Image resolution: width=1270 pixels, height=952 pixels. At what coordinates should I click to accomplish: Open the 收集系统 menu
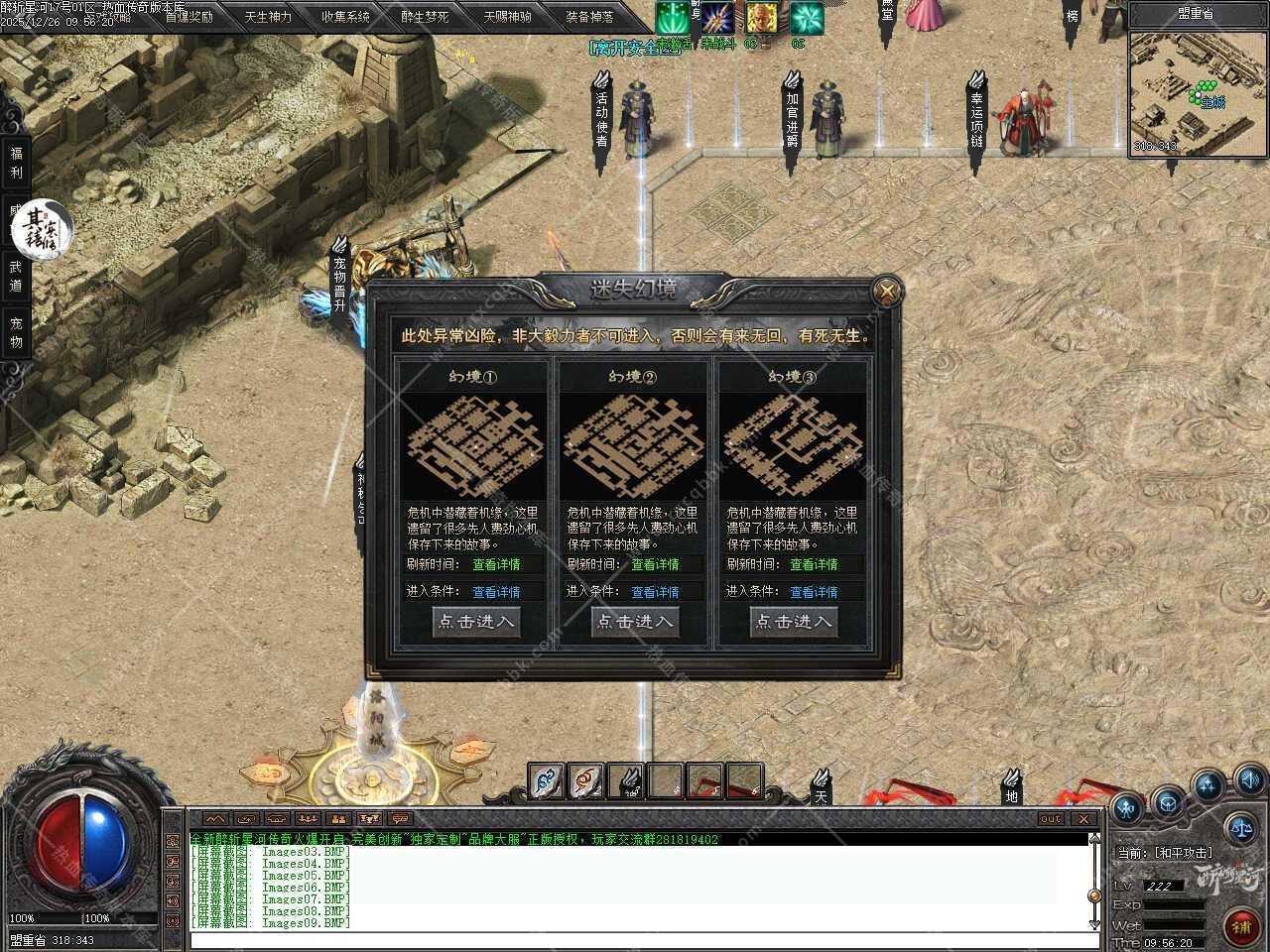point(345,17)
